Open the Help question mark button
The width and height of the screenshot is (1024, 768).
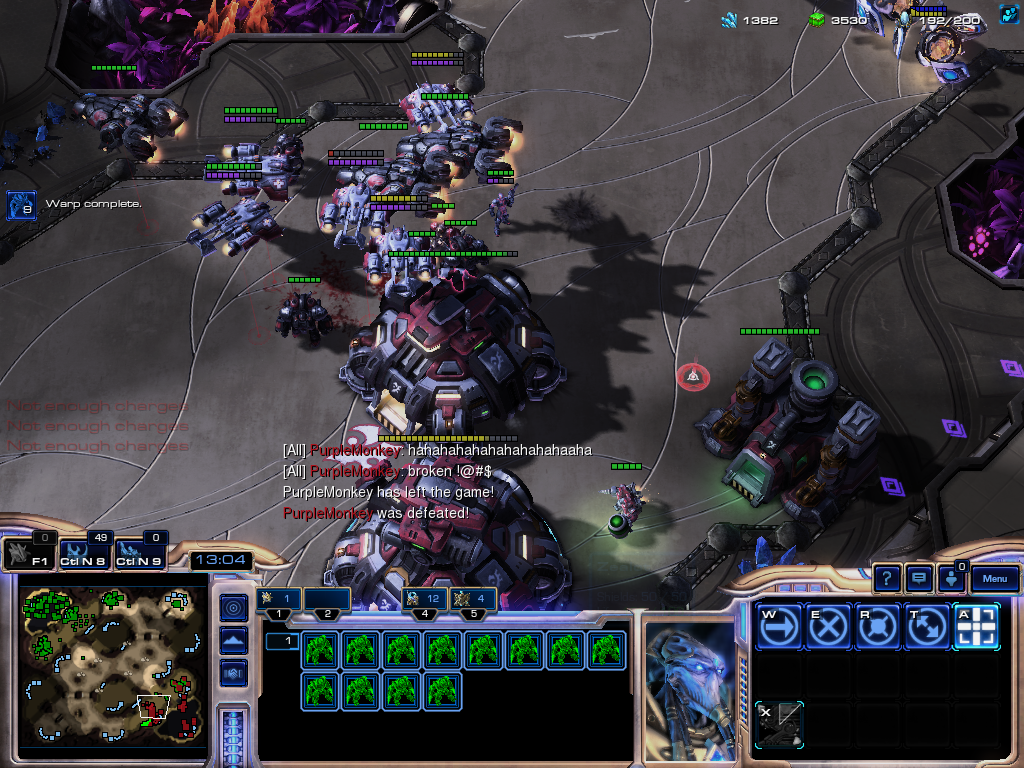(x=887, y=578)
